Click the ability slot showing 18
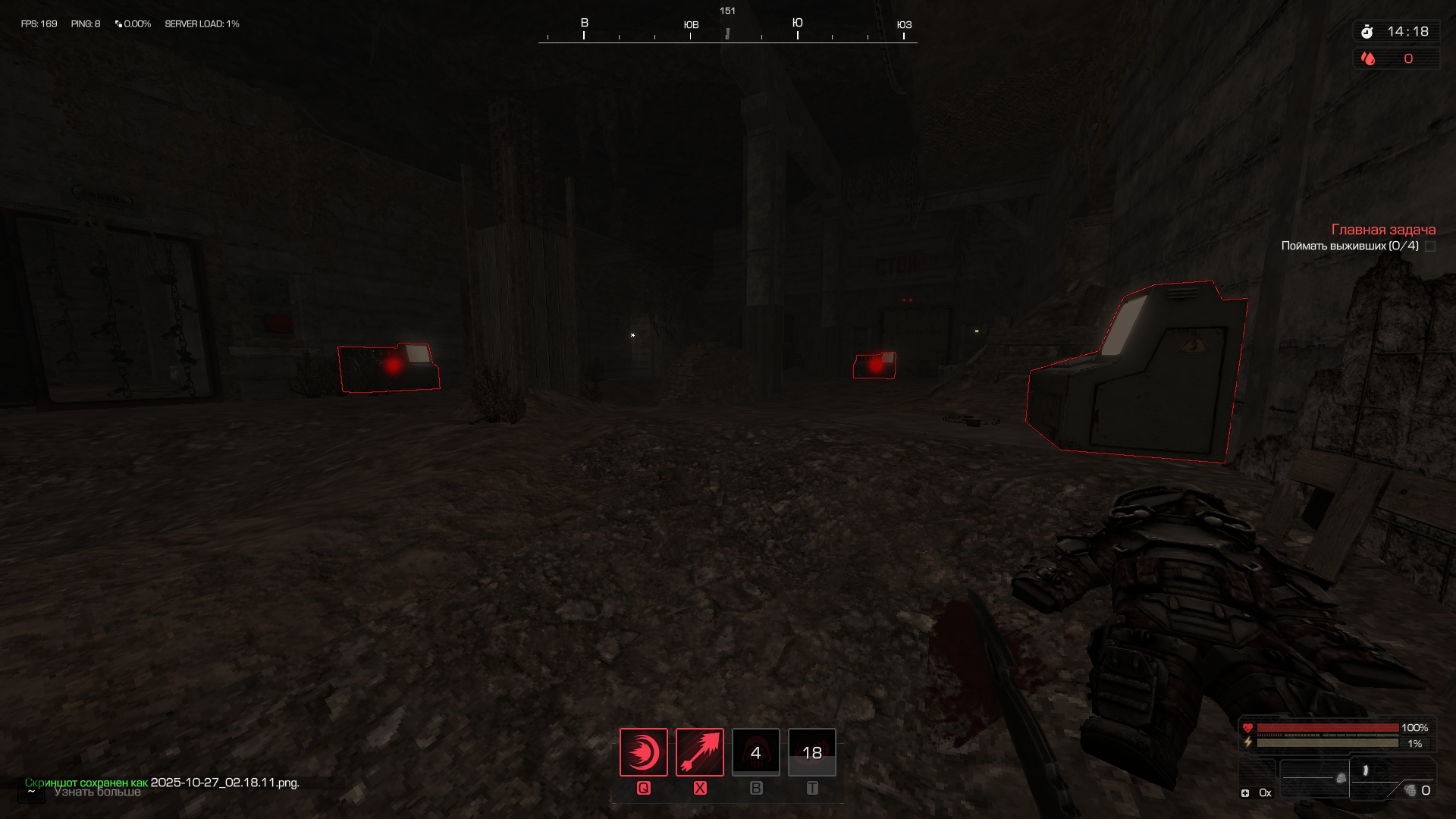 click(811, 752)
